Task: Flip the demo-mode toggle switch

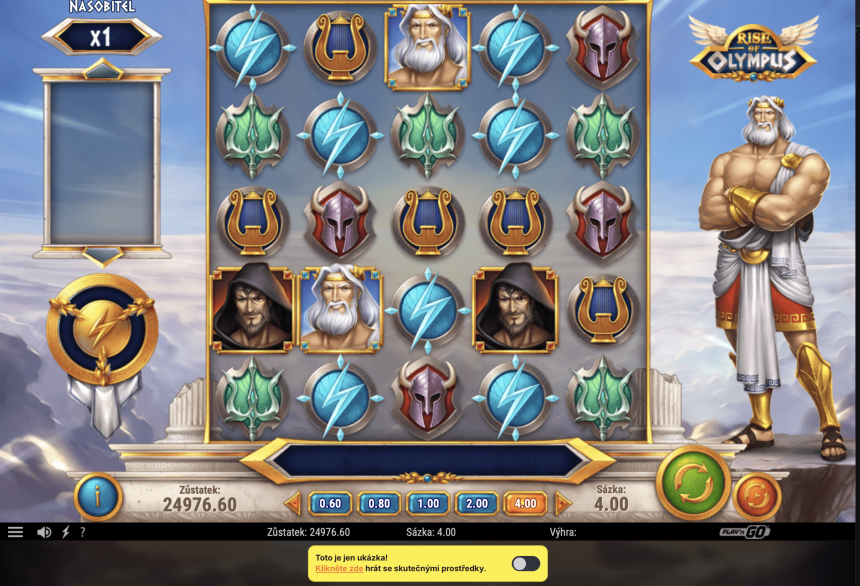Action: [x=525, y=564]
